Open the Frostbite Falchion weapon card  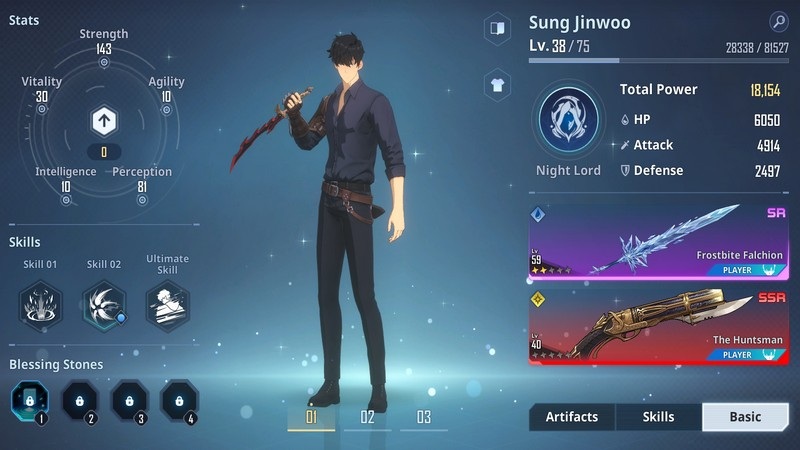pos(659,241)
